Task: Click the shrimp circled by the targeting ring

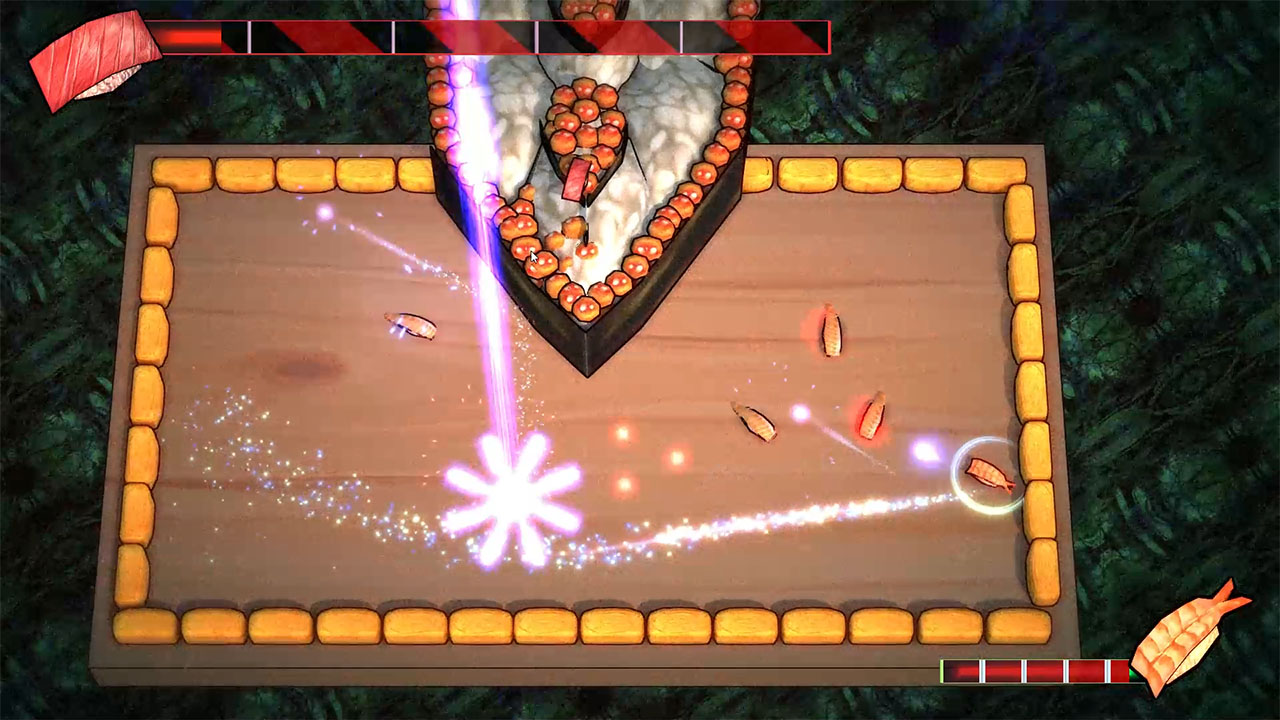Action: 985,472
